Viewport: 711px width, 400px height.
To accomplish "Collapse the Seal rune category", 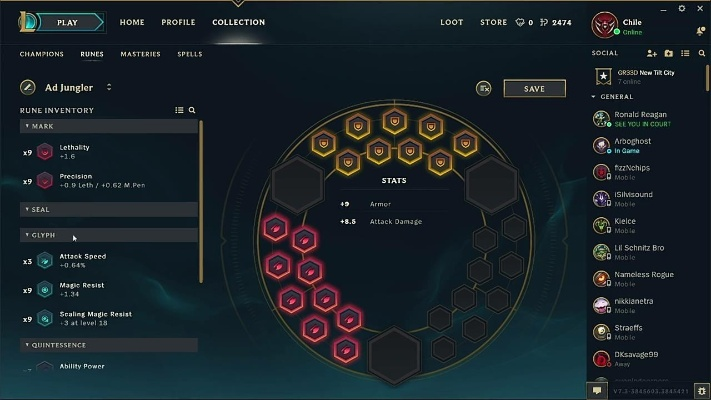I will pos(40,209).
